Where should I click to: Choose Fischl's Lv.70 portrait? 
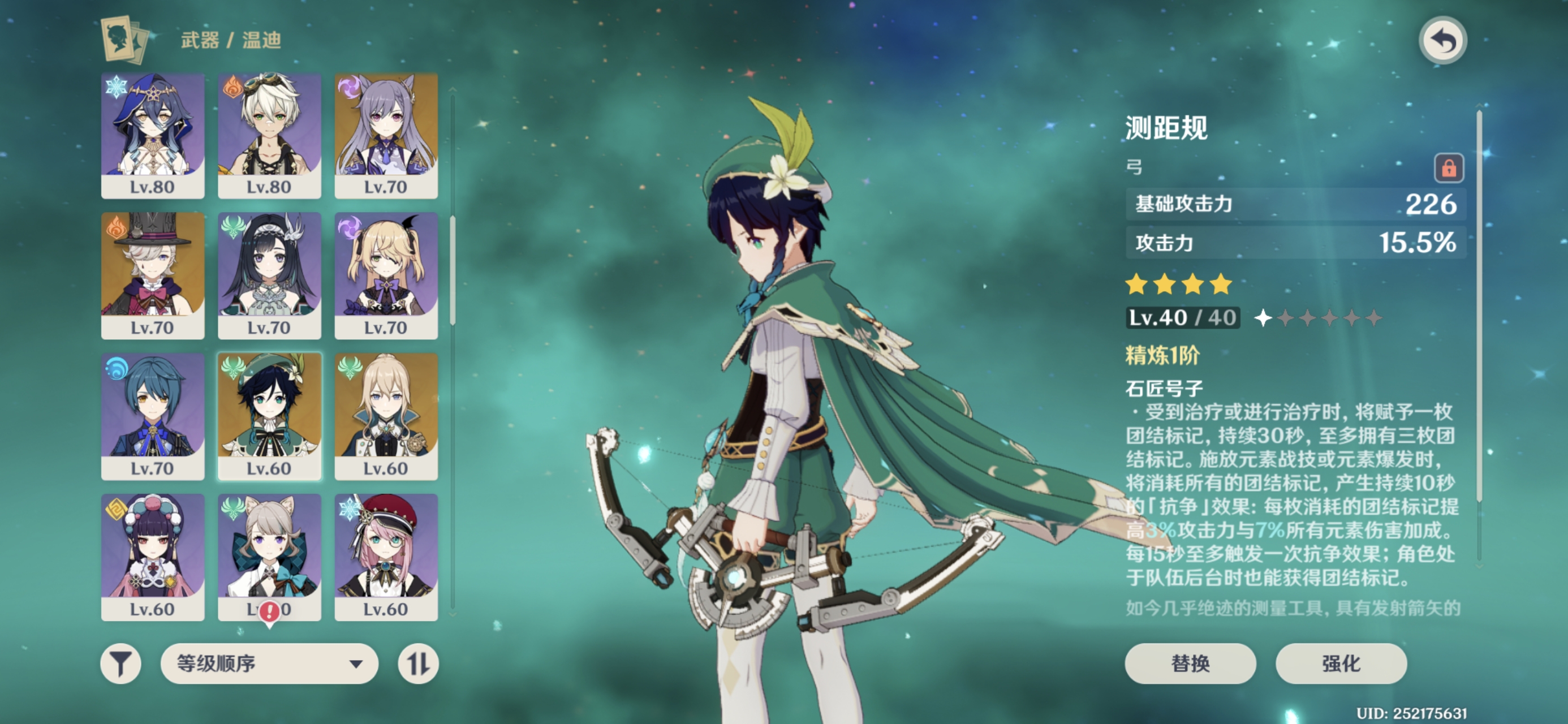pos(386,275)
